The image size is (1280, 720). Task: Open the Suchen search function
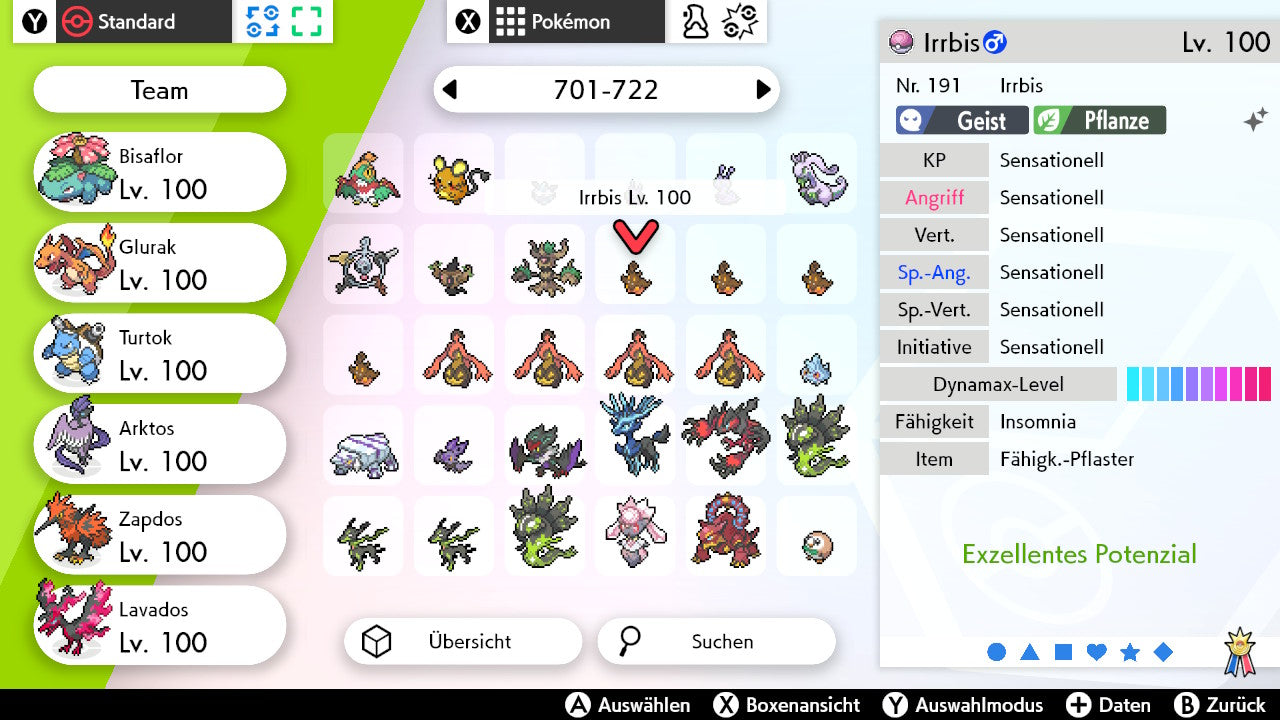point(716,642)
